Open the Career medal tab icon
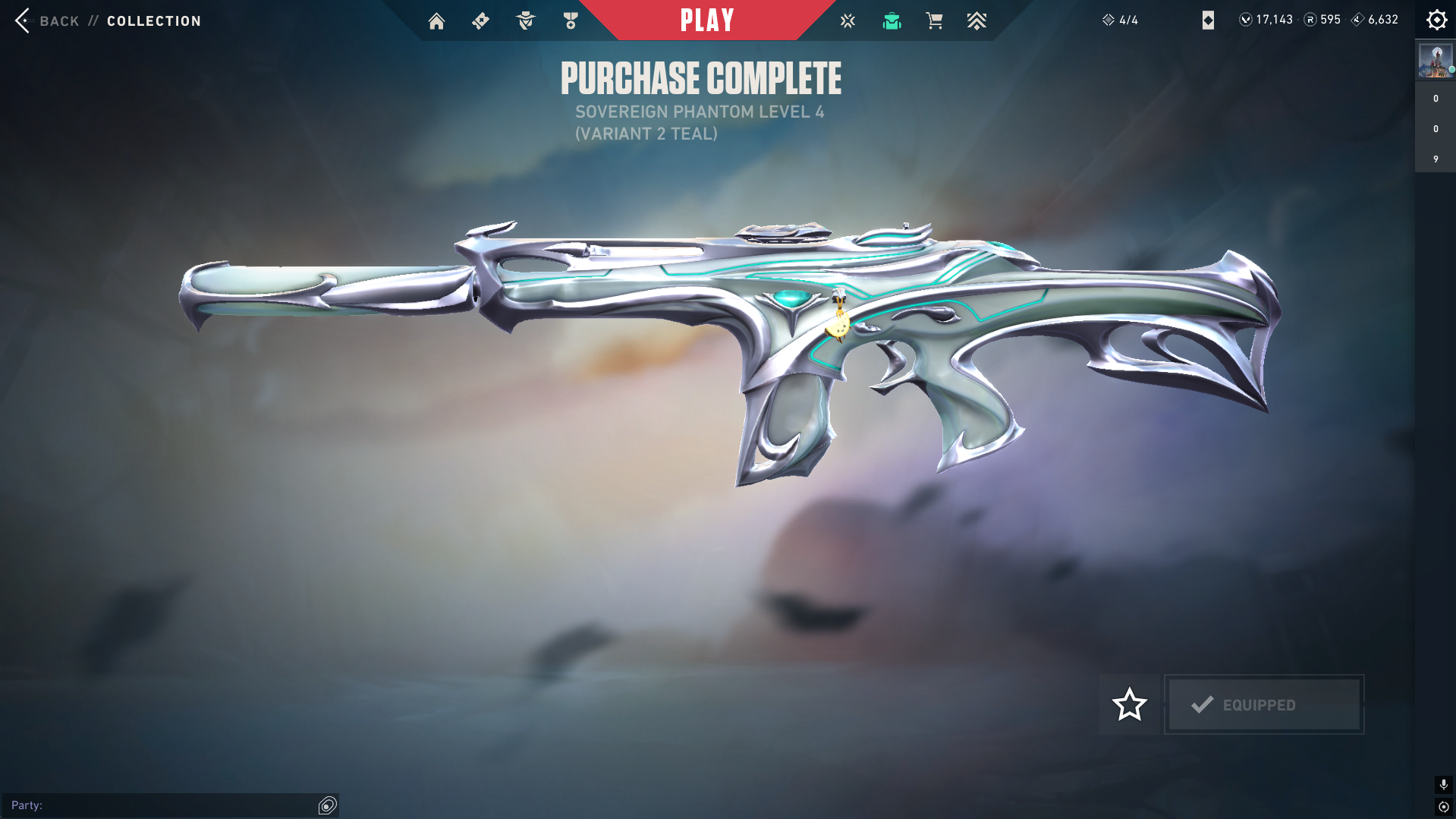1456x819 pixels. click(571, 20)
